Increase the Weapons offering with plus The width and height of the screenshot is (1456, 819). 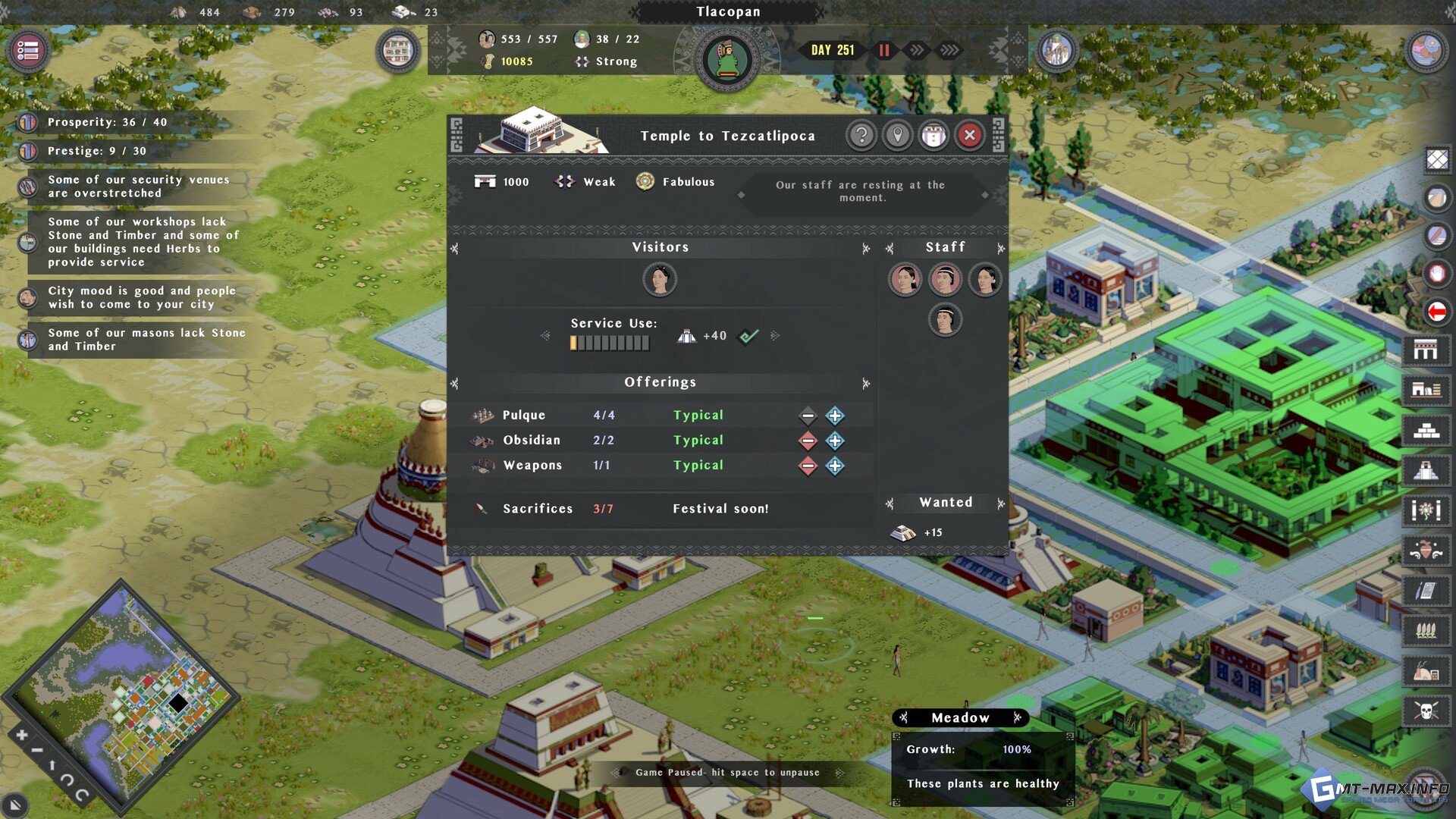point(835,466)
